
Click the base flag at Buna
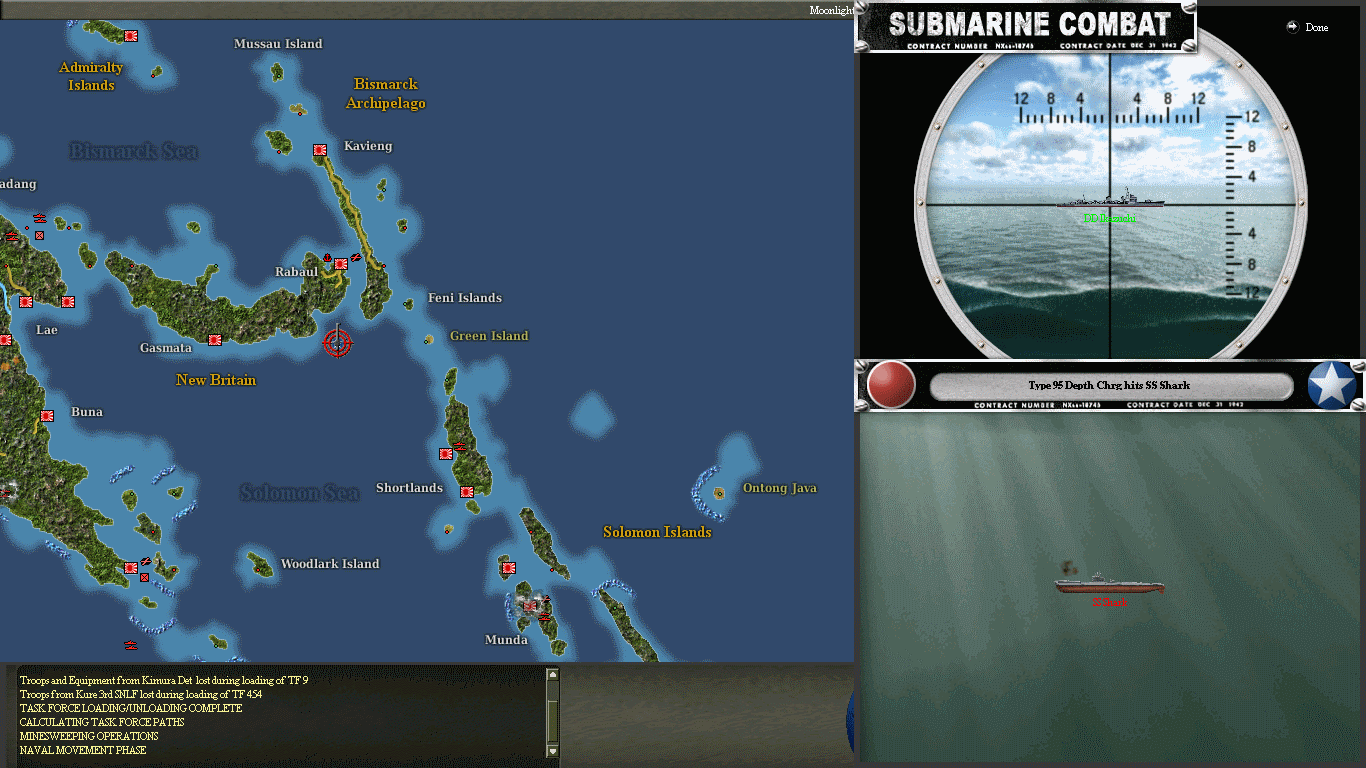click(45, 416)
